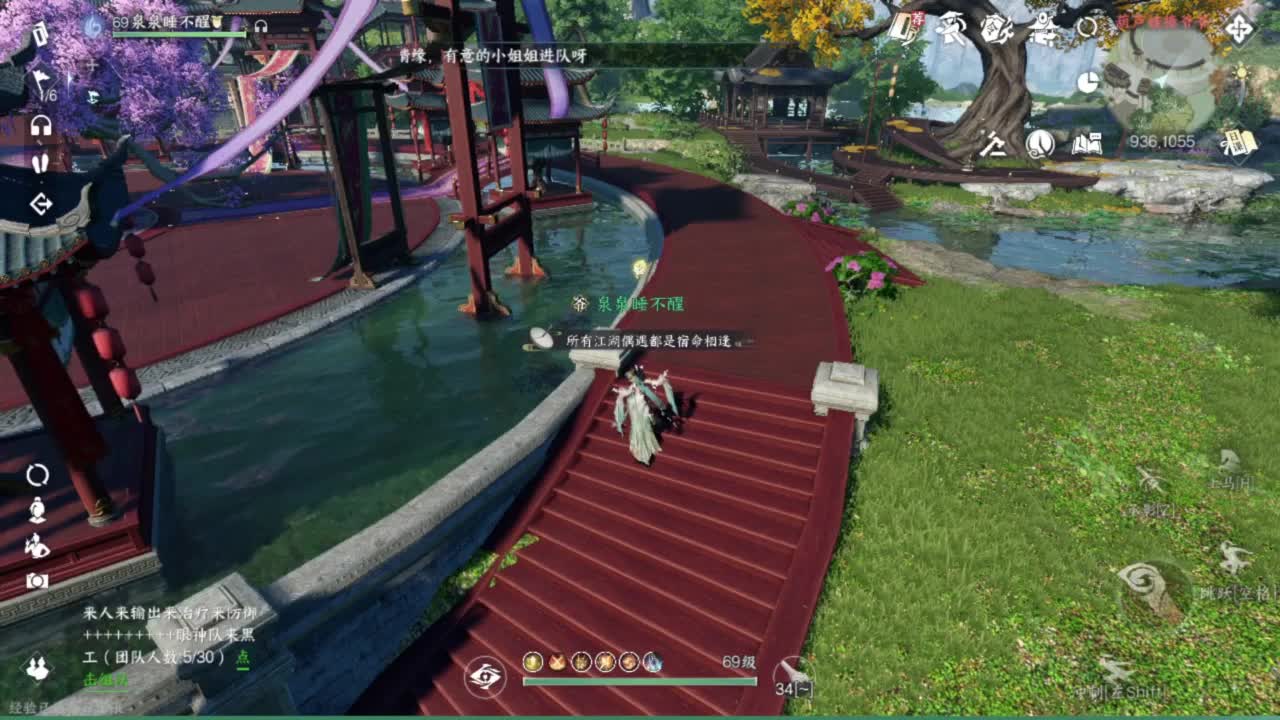1280x720 pixels.
Task: Collapse the sidebar with the back arrow icon
Action: (40, 205)
